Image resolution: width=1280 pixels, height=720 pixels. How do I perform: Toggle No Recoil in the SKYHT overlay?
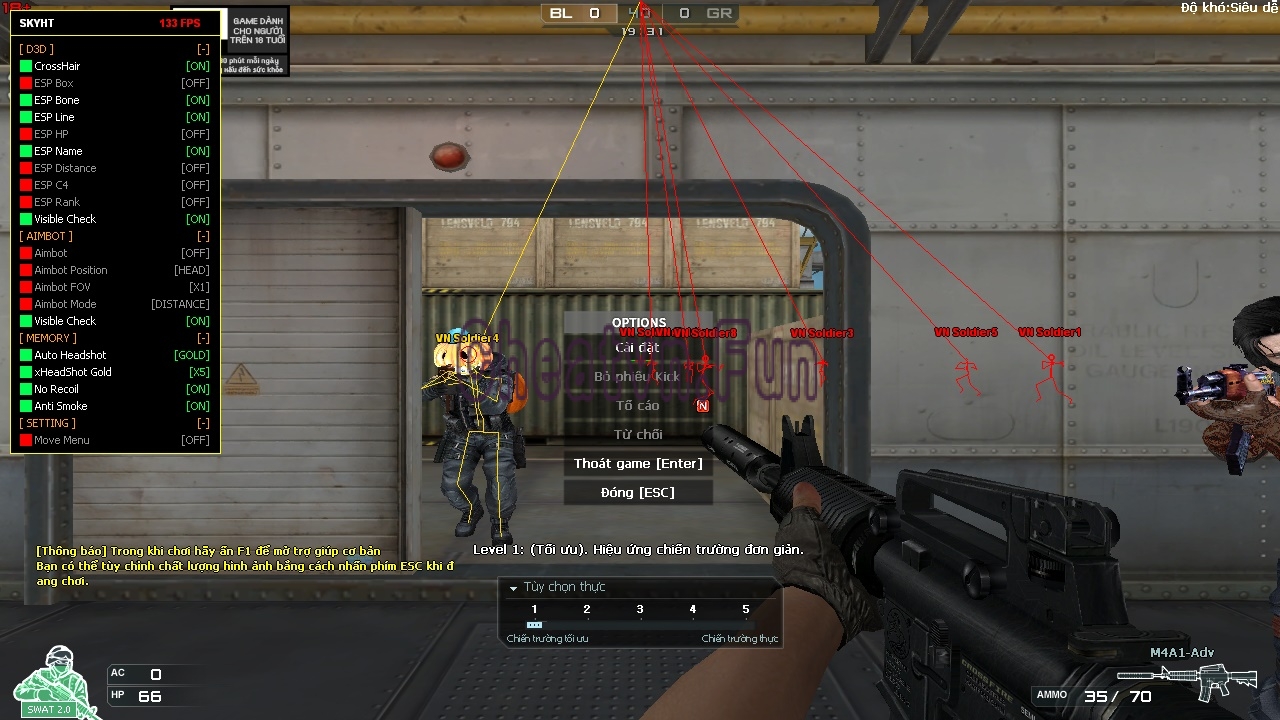[27, 389]
